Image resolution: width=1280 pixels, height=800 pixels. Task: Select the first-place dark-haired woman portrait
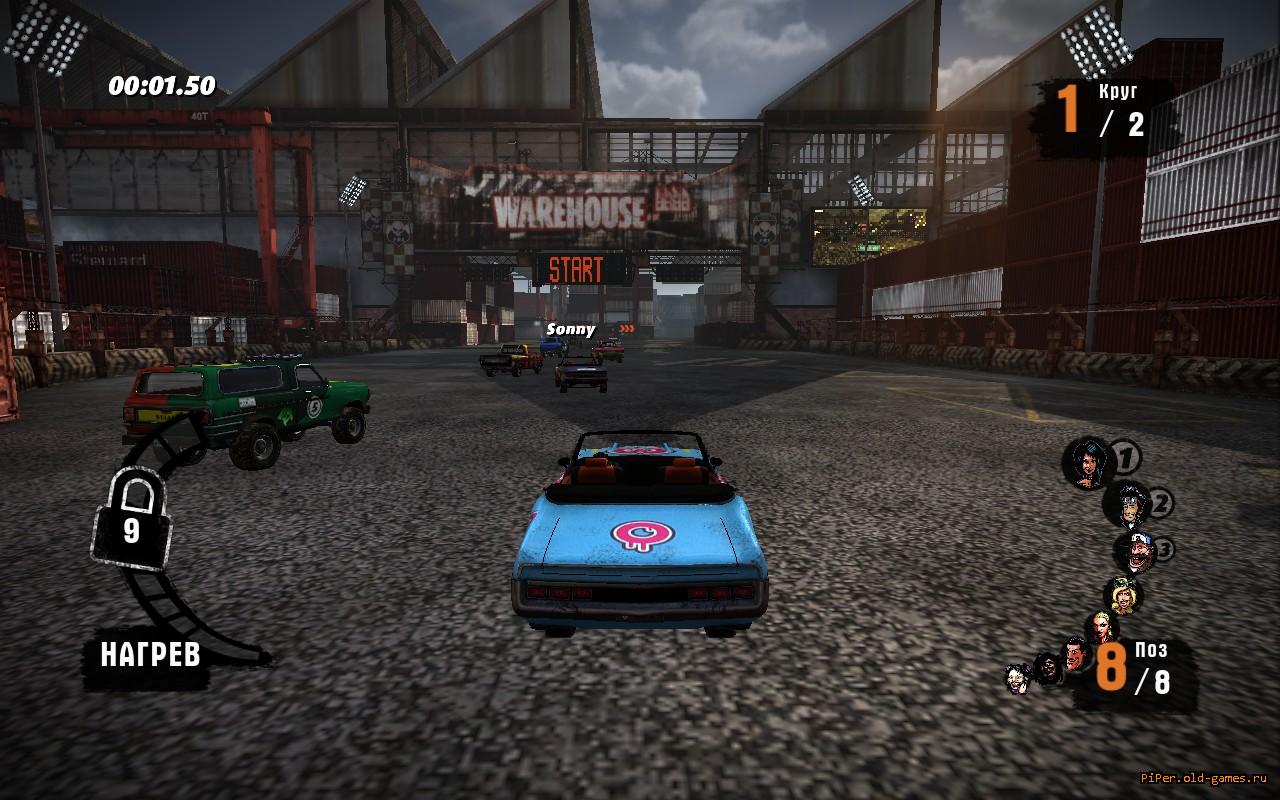coord(1087,462)
